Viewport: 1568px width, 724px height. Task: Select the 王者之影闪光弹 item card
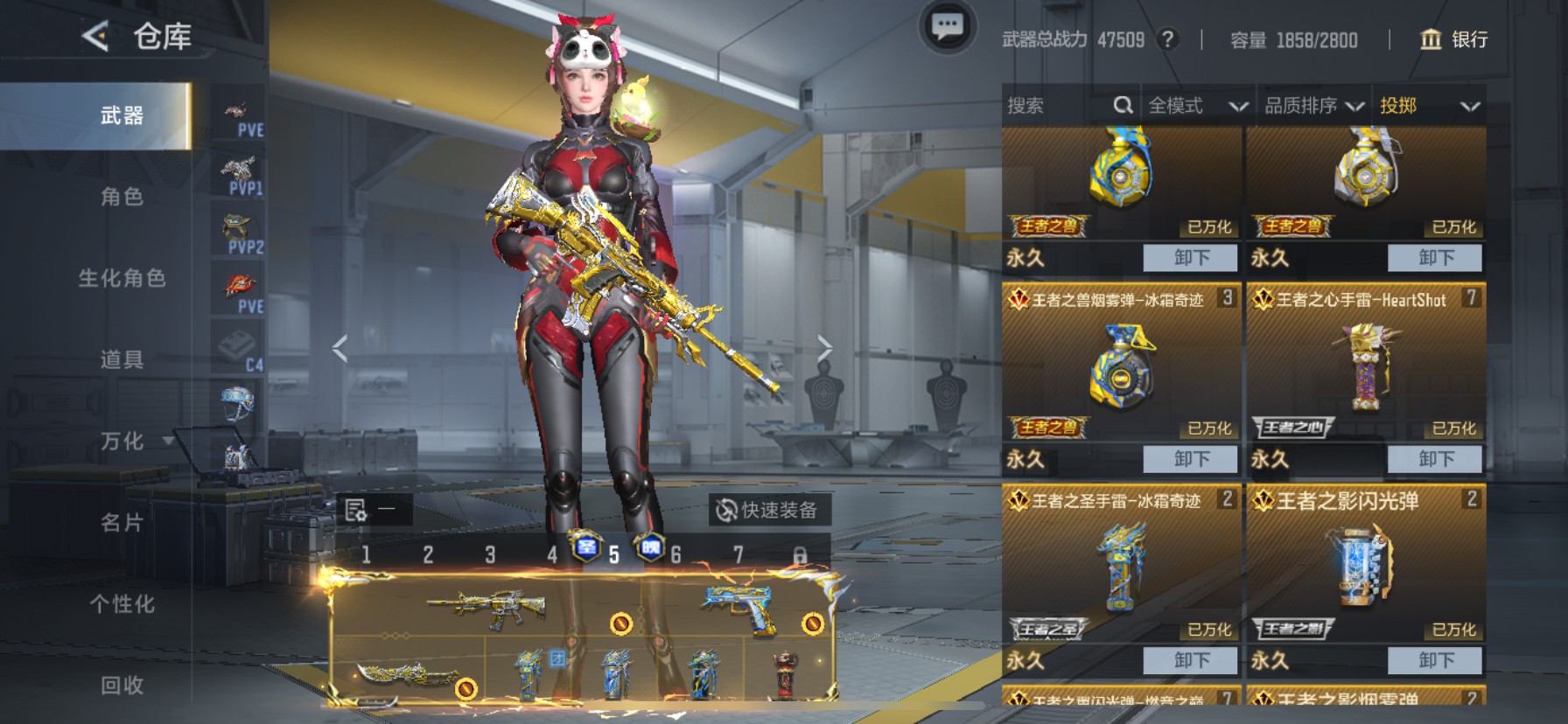click(x=1365, y=564)
